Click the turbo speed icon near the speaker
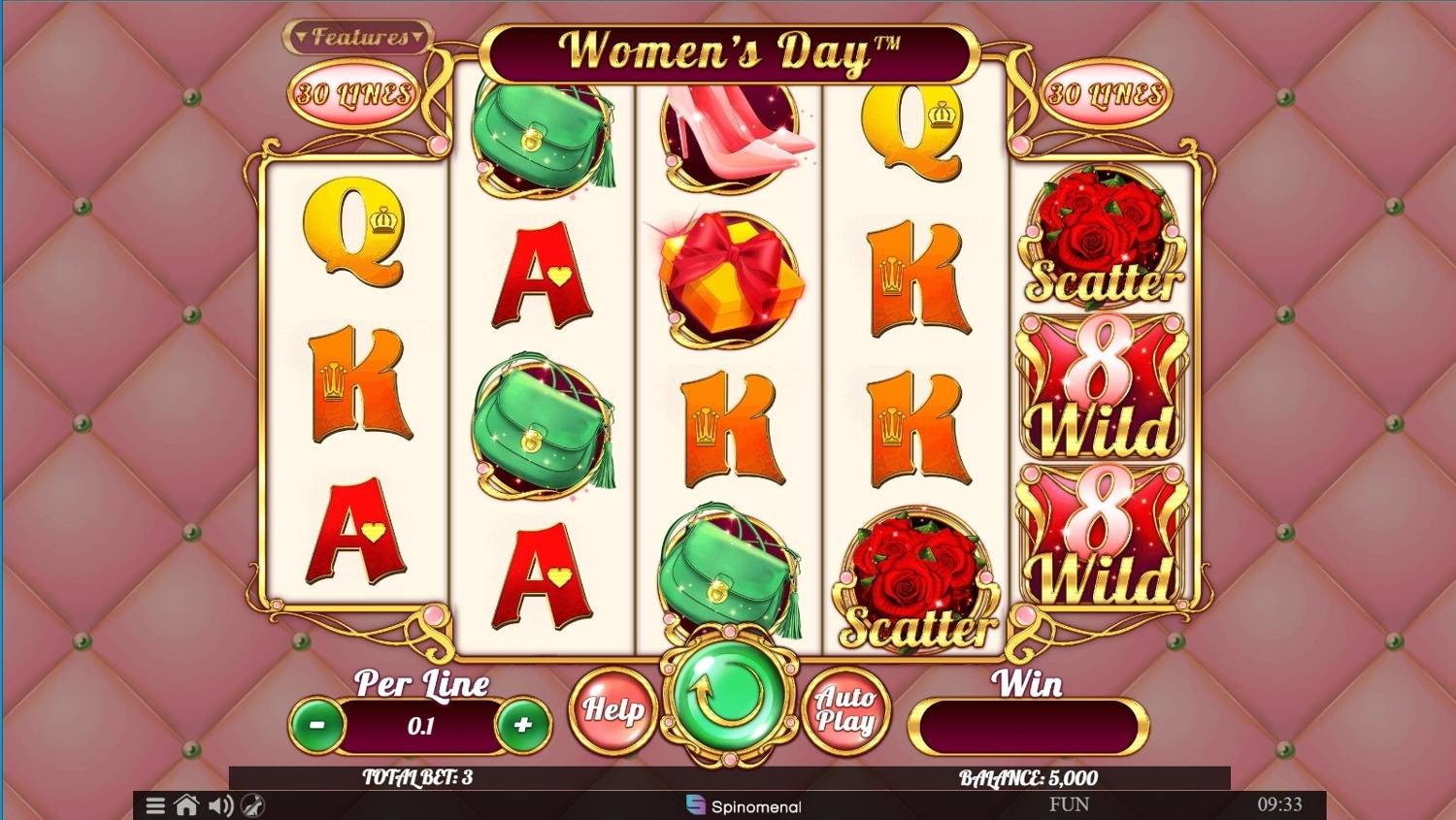The image size is (1456, 820). pos(254,805)
